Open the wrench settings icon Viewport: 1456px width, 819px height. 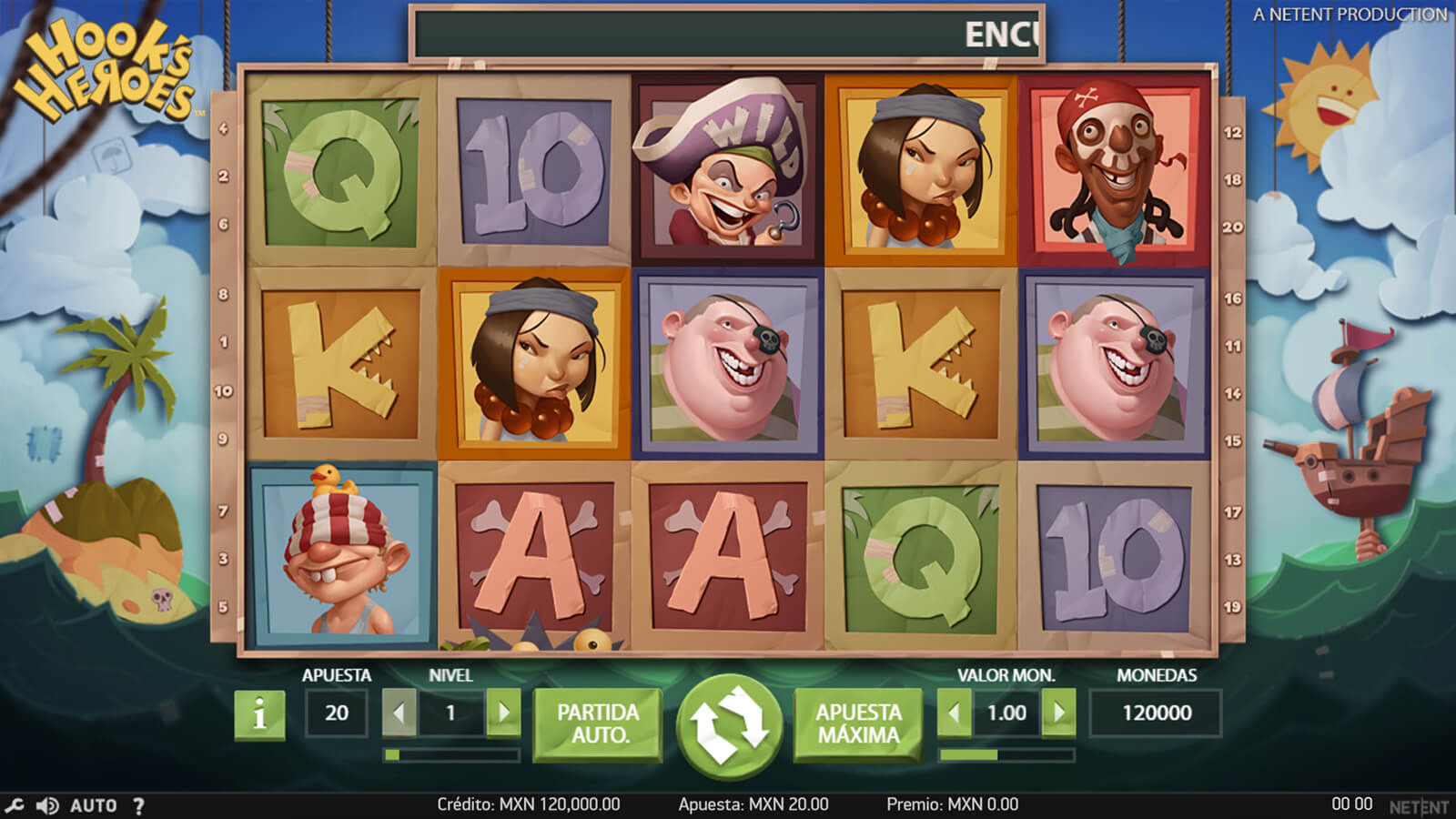(x=15, y=805)
